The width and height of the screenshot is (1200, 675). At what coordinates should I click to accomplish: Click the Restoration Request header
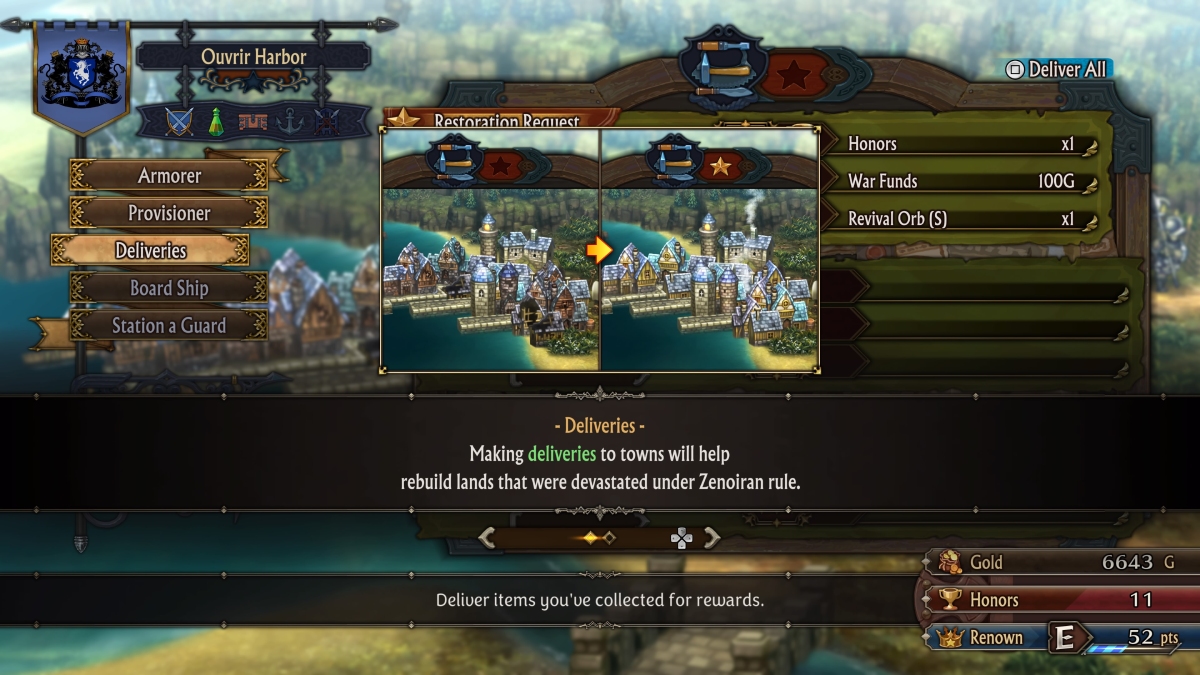click(505, 120)
